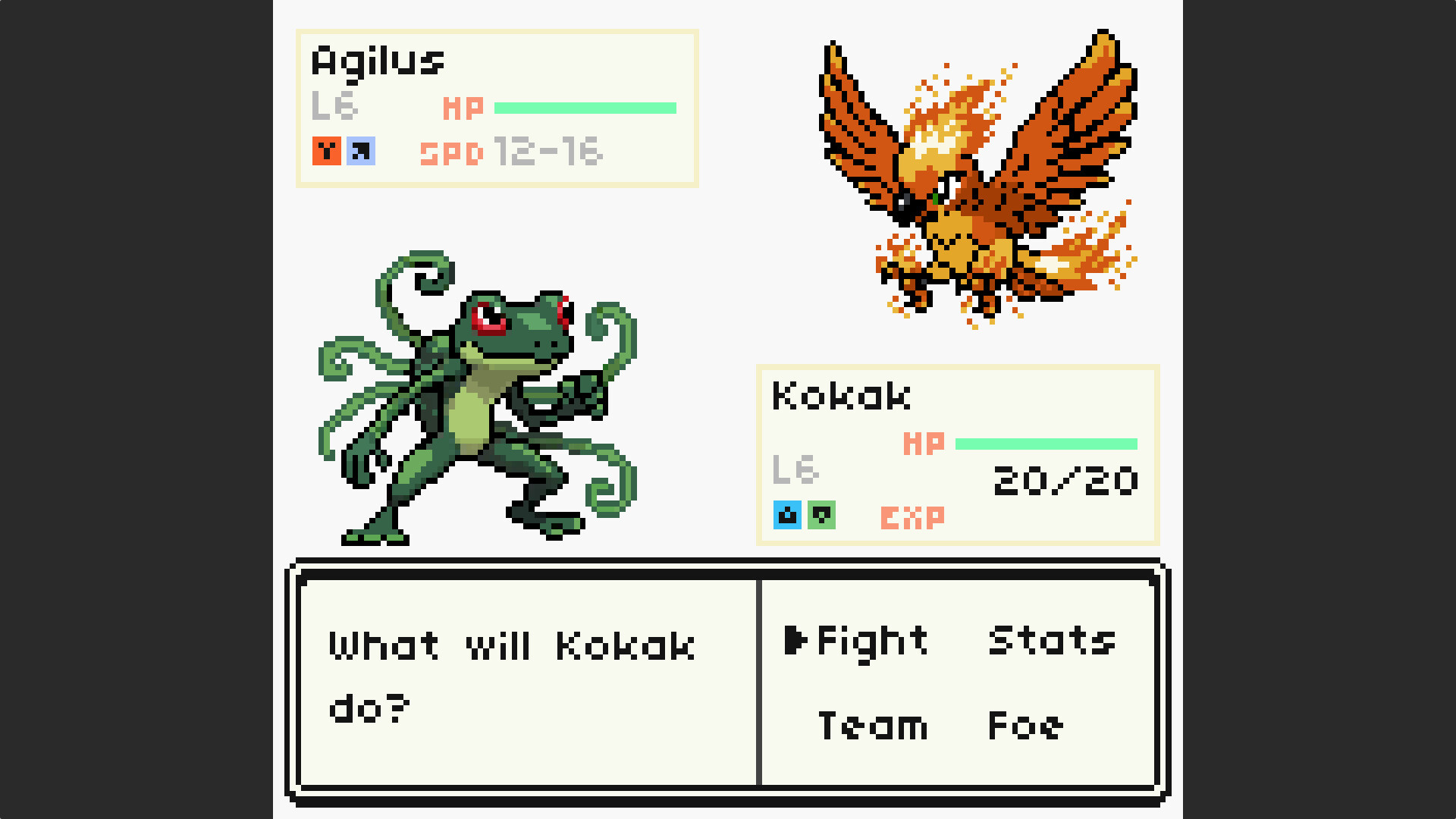1456x819 pixels.
Task: Click the HP label in Kokak's info box
Action: (924, 441)
